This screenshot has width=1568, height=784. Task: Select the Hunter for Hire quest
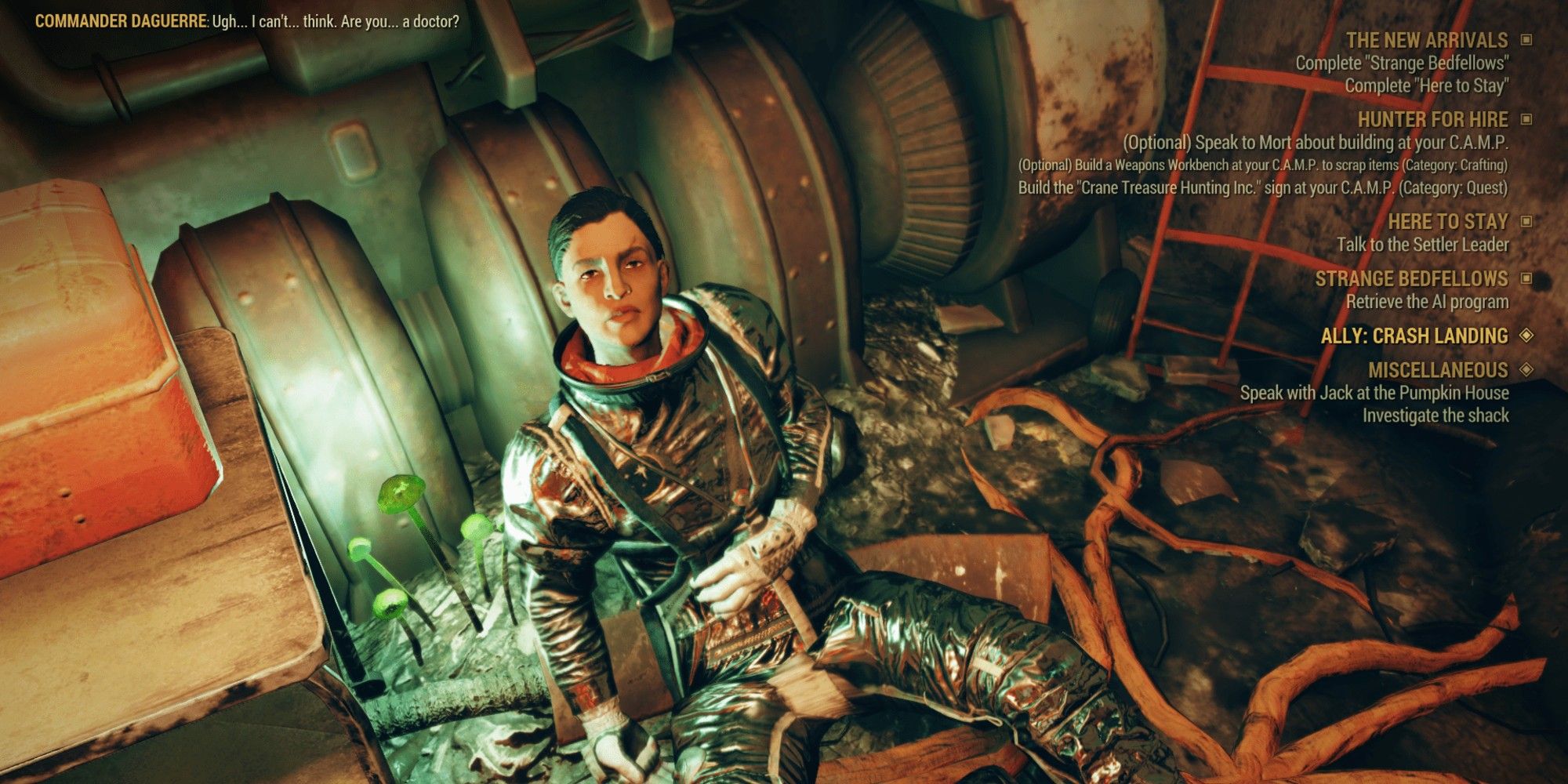(1432, 119)
